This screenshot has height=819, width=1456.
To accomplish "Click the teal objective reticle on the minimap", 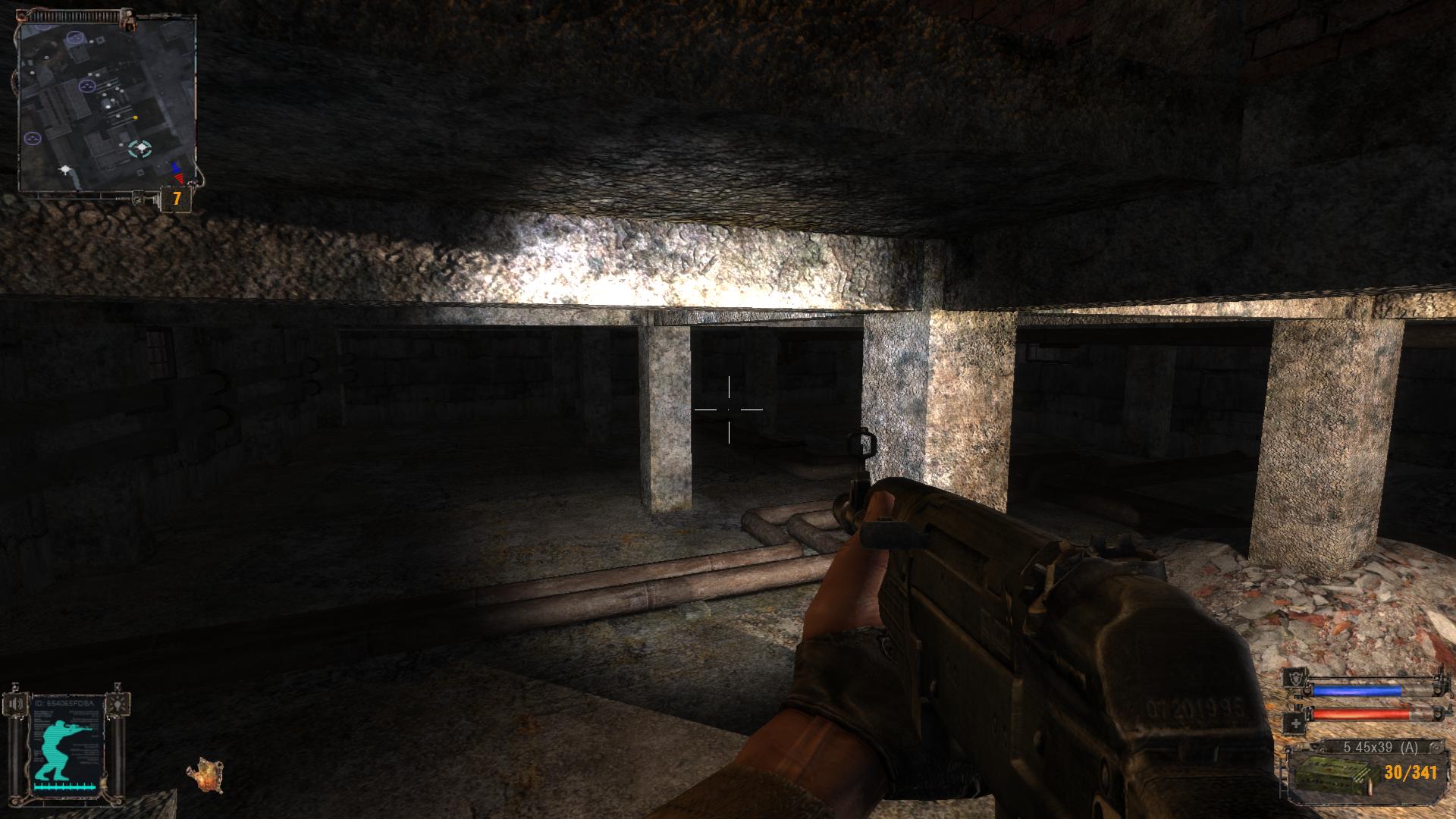I will tap(140, 149).
